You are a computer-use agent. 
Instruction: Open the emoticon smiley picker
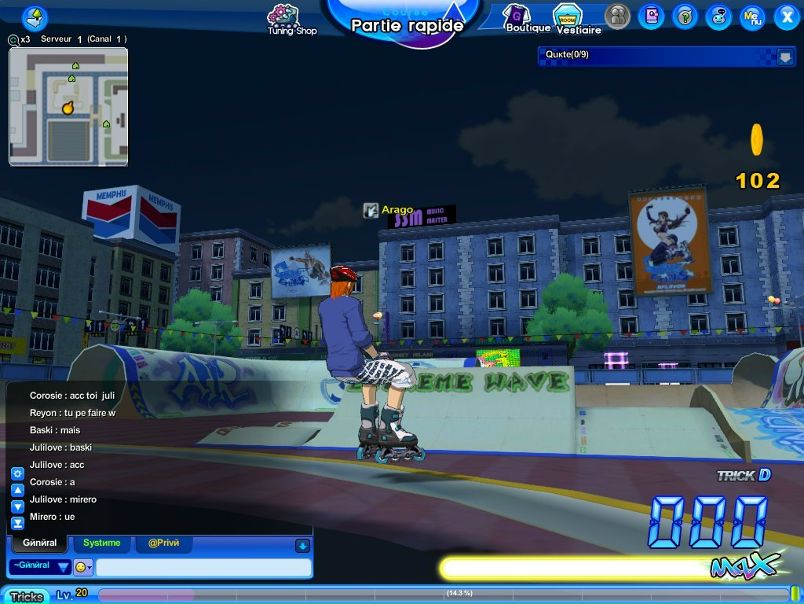pos(83,567)
